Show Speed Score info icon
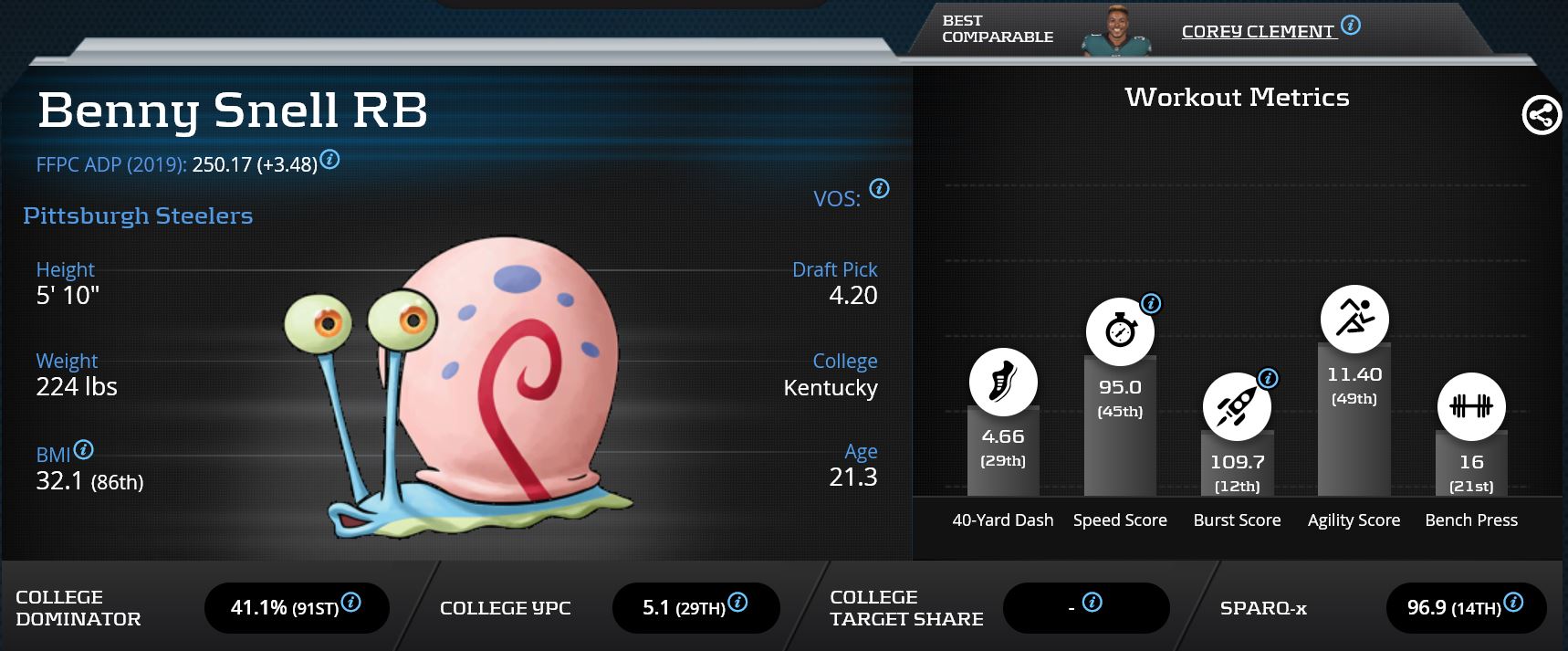This screenshot has height=651, width=1568. pos(1151,304)
